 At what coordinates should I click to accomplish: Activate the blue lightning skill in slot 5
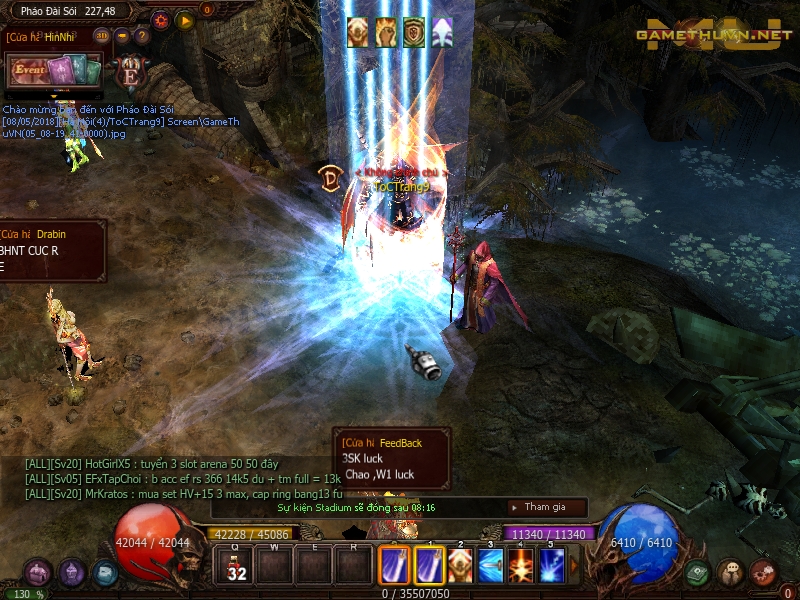552,566
